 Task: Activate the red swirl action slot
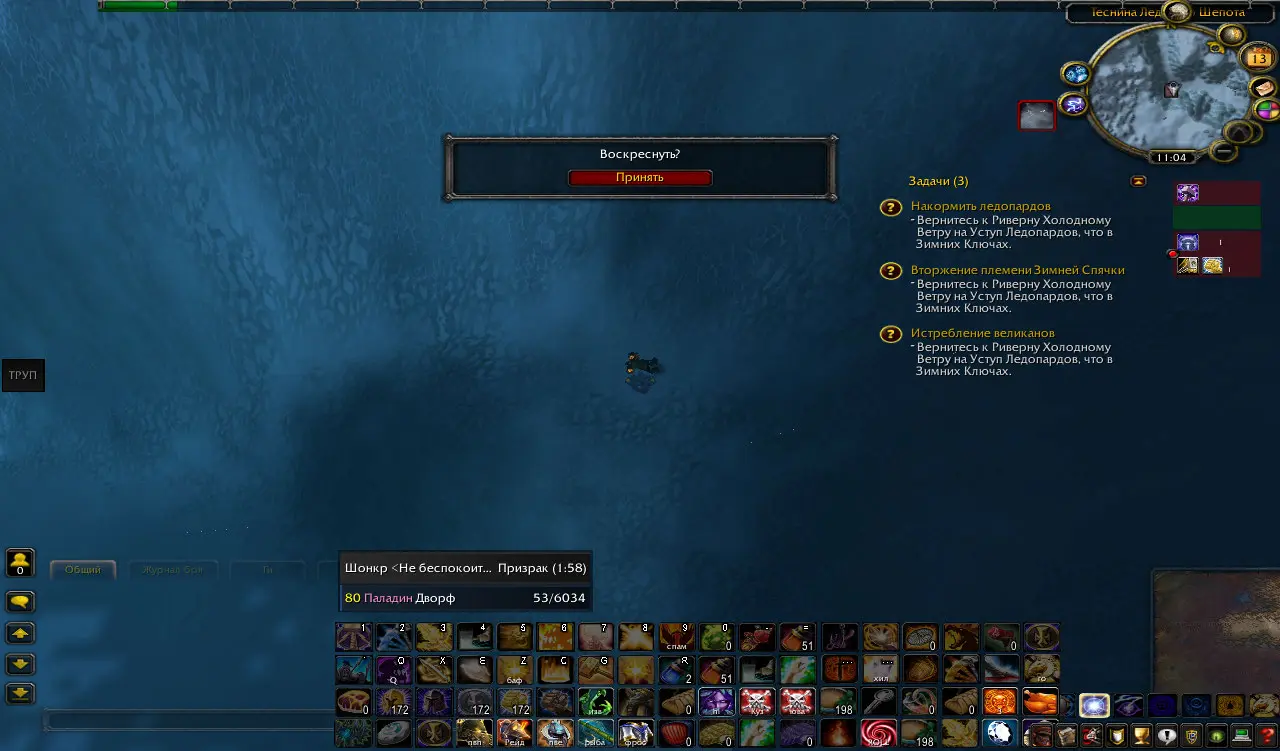click(x=879, y=733)
